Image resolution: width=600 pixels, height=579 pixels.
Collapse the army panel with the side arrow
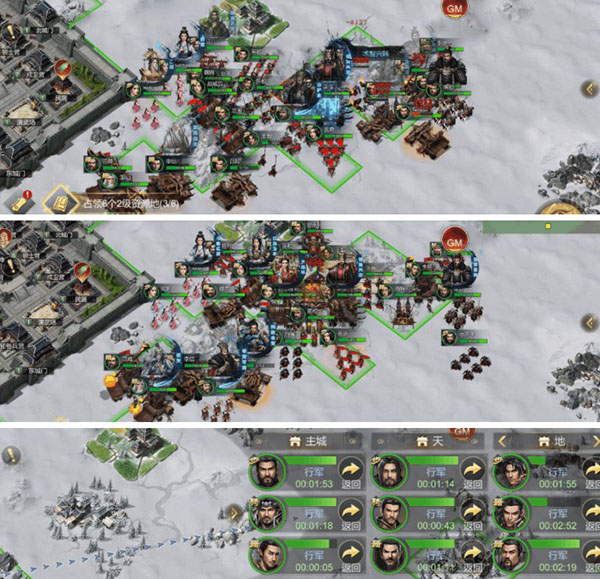point(235,514)
